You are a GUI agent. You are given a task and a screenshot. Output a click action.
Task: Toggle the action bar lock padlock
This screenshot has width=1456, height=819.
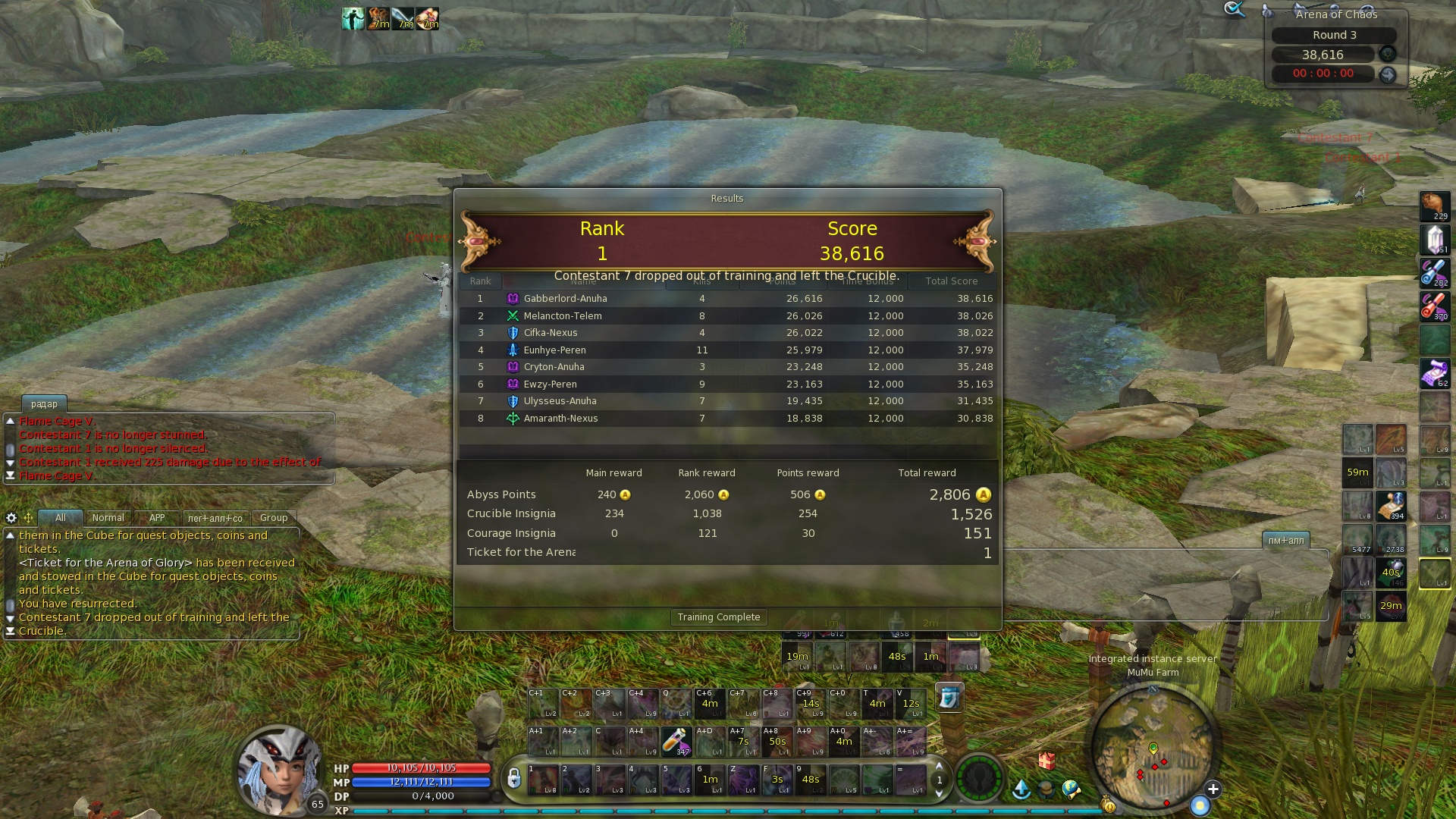pyautogui.click(x=514, y=777)
